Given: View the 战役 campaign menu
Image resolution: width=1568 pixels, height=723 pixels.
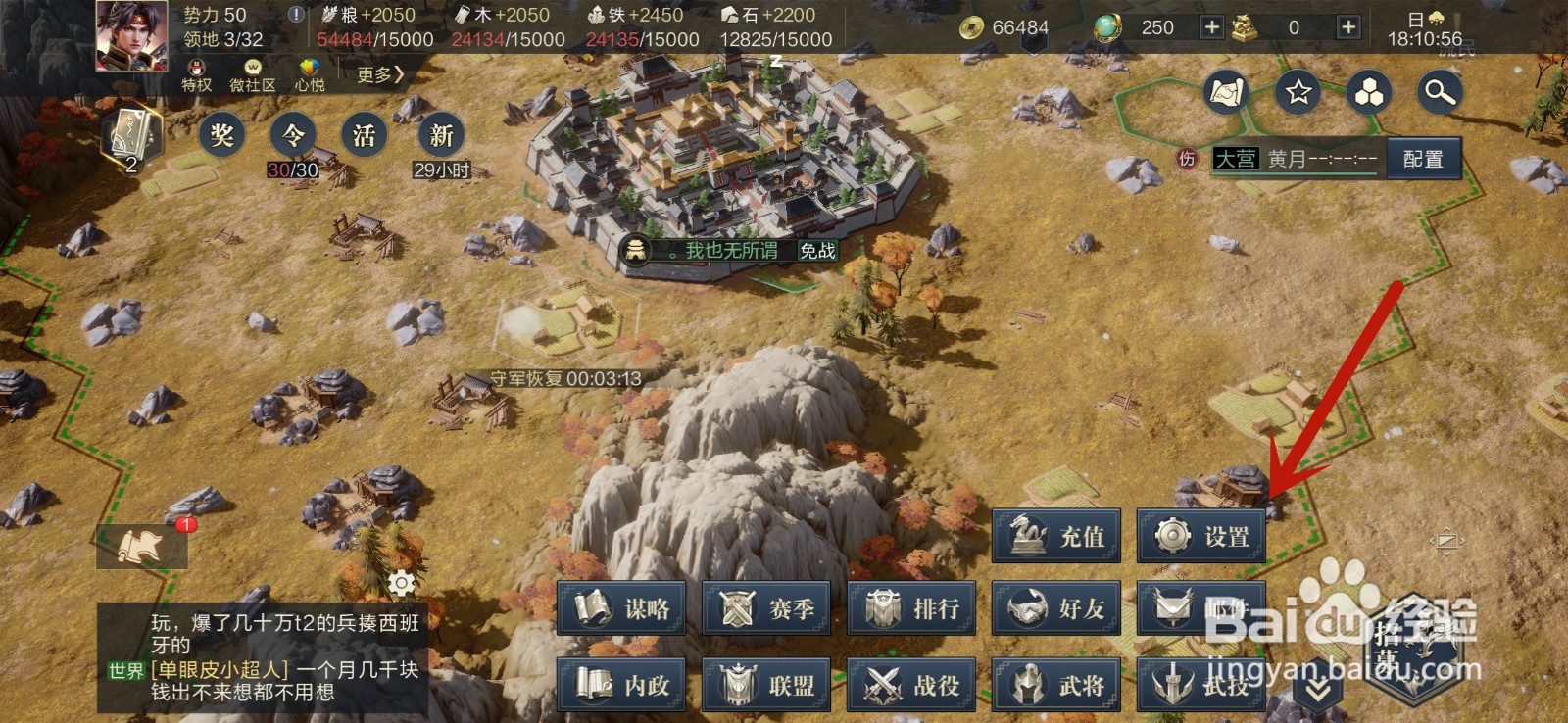Looking at the screenshot, I should (911, 685).
